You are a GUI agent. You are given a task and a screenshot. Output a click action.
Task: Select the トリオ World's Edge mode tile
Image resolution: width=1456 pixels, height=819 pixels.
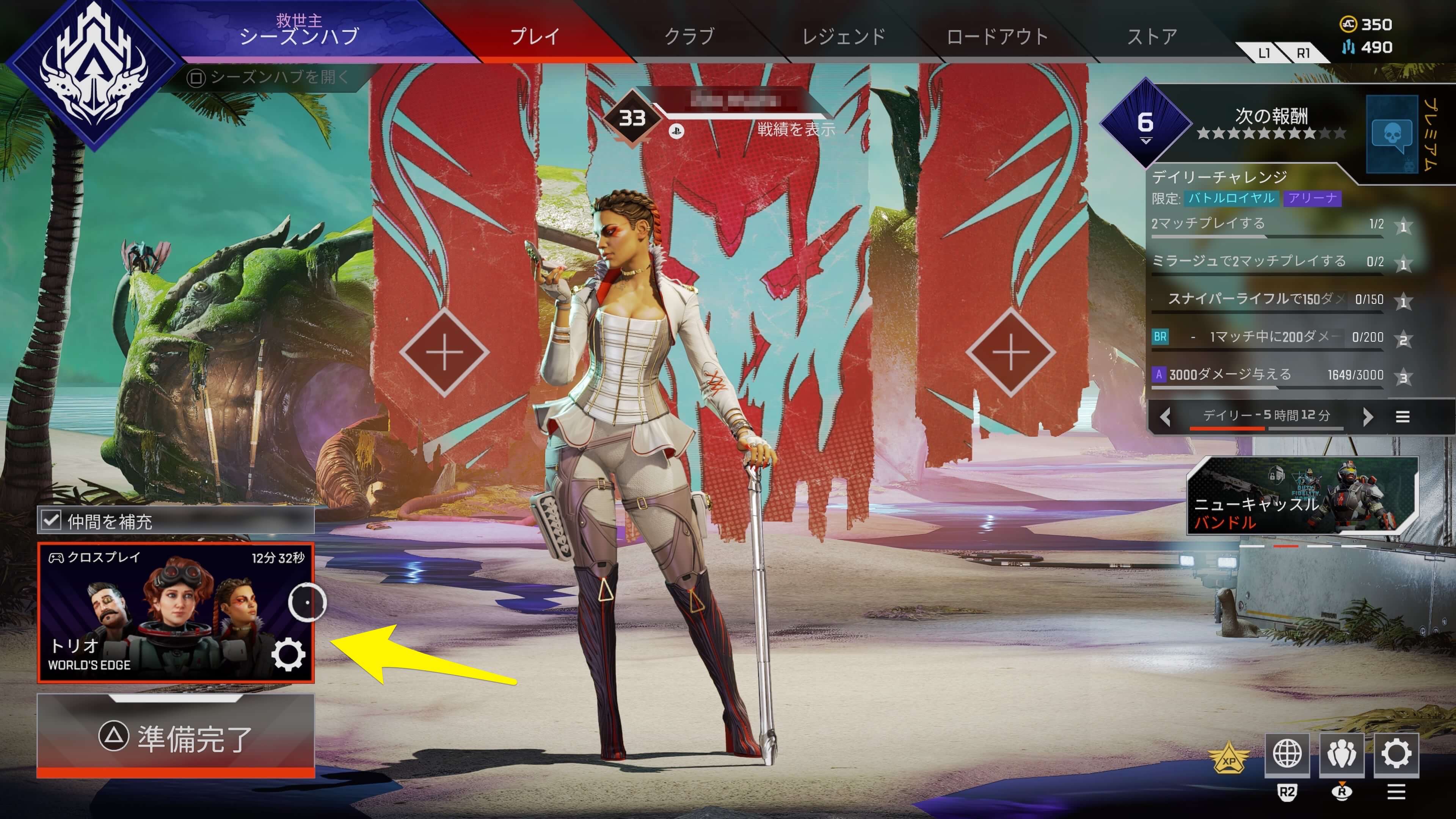(x=158, y=613)
